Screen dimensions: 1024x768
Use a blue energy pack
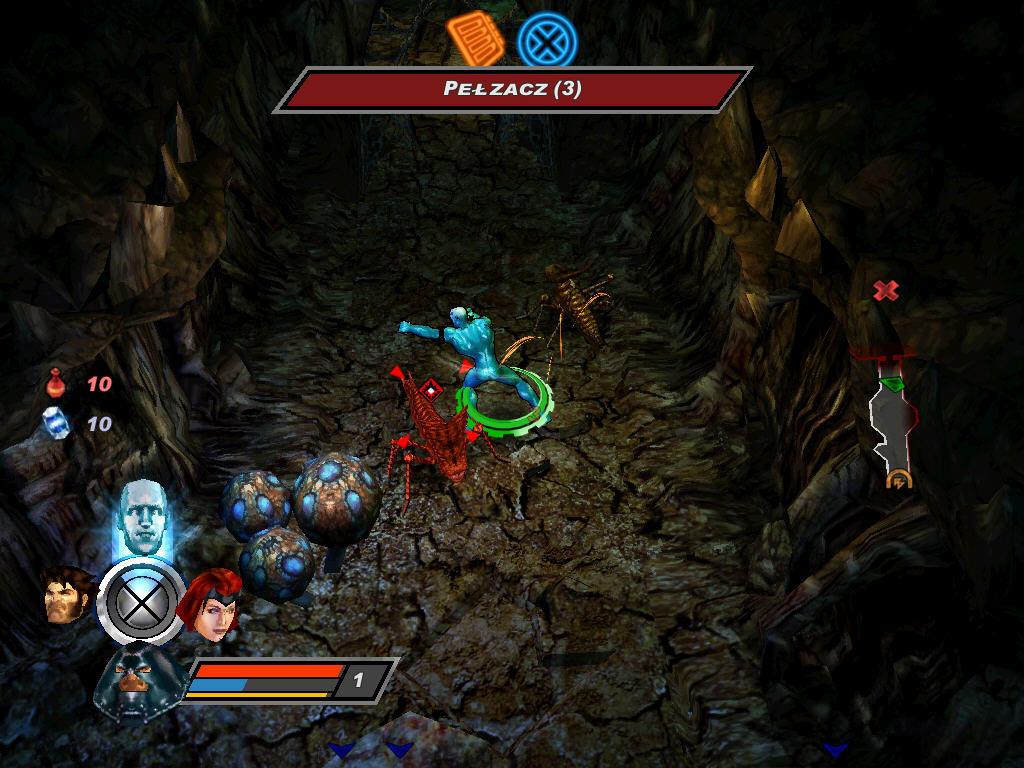point(56,424)
